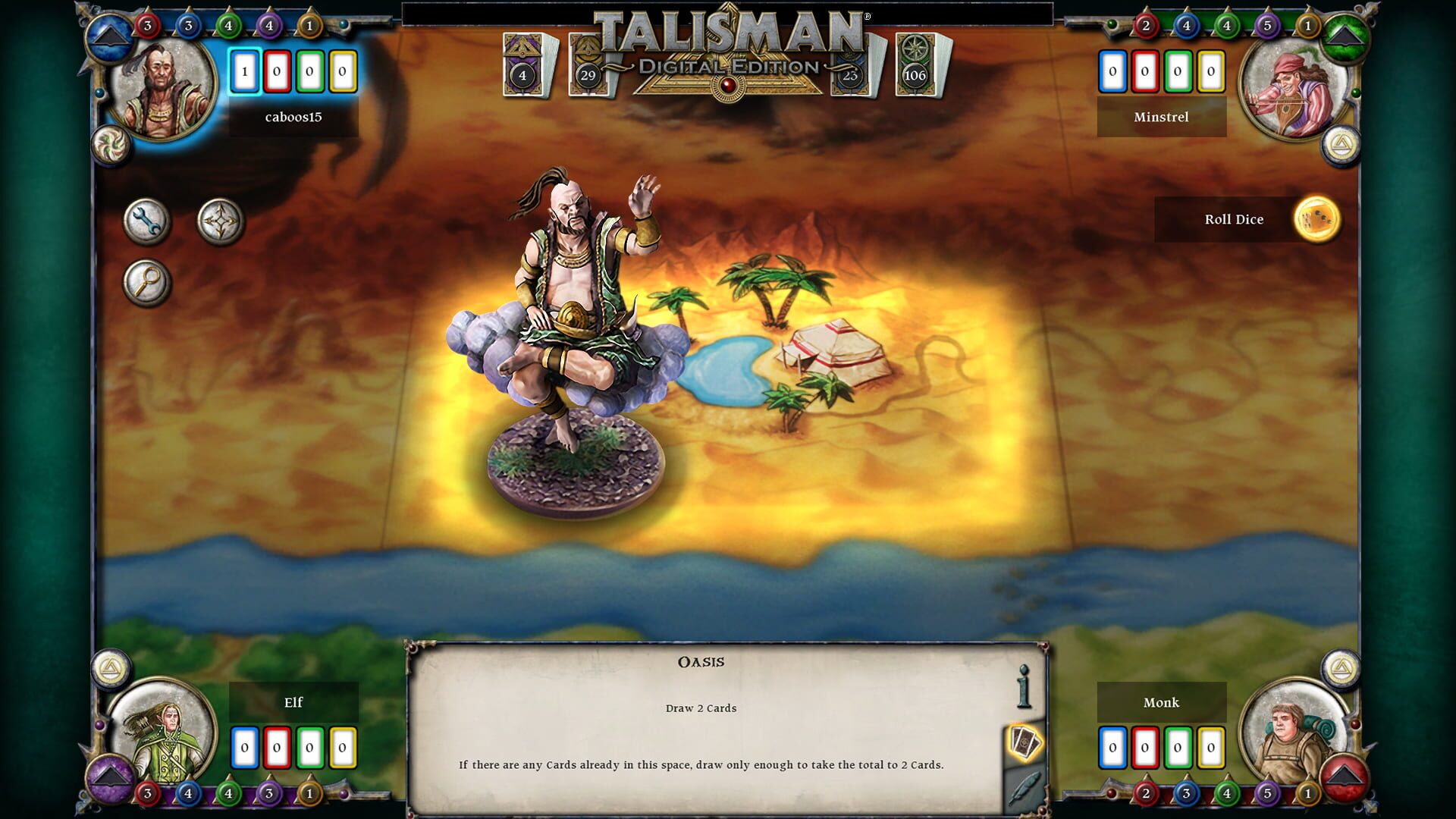Click the magnifying glass zoom icon
The image size is (1456, 819).
click(149, 281)
